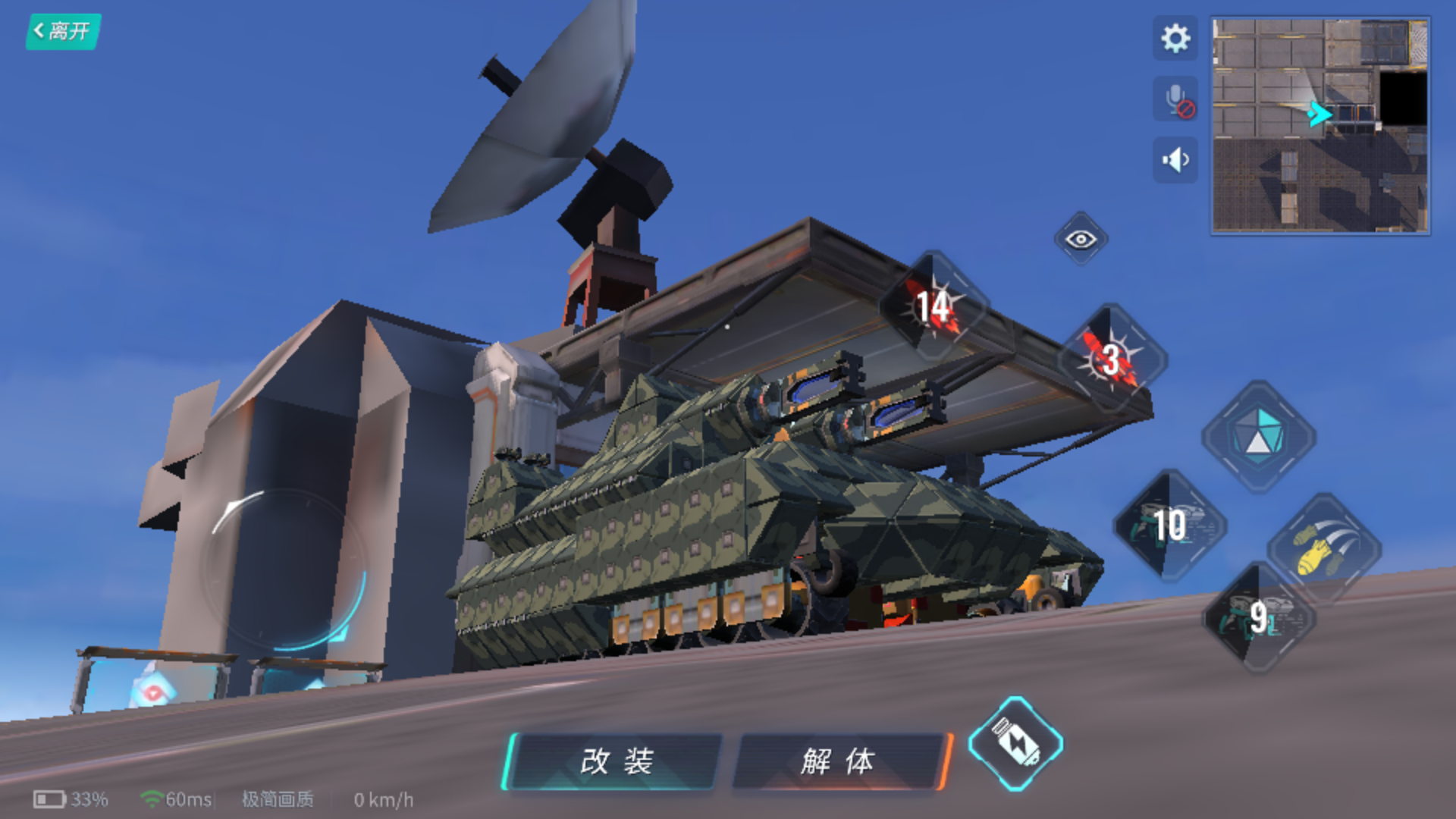
Task: Unmute the crossed-out microphone icon
Action: click(x=1174, y=99)
